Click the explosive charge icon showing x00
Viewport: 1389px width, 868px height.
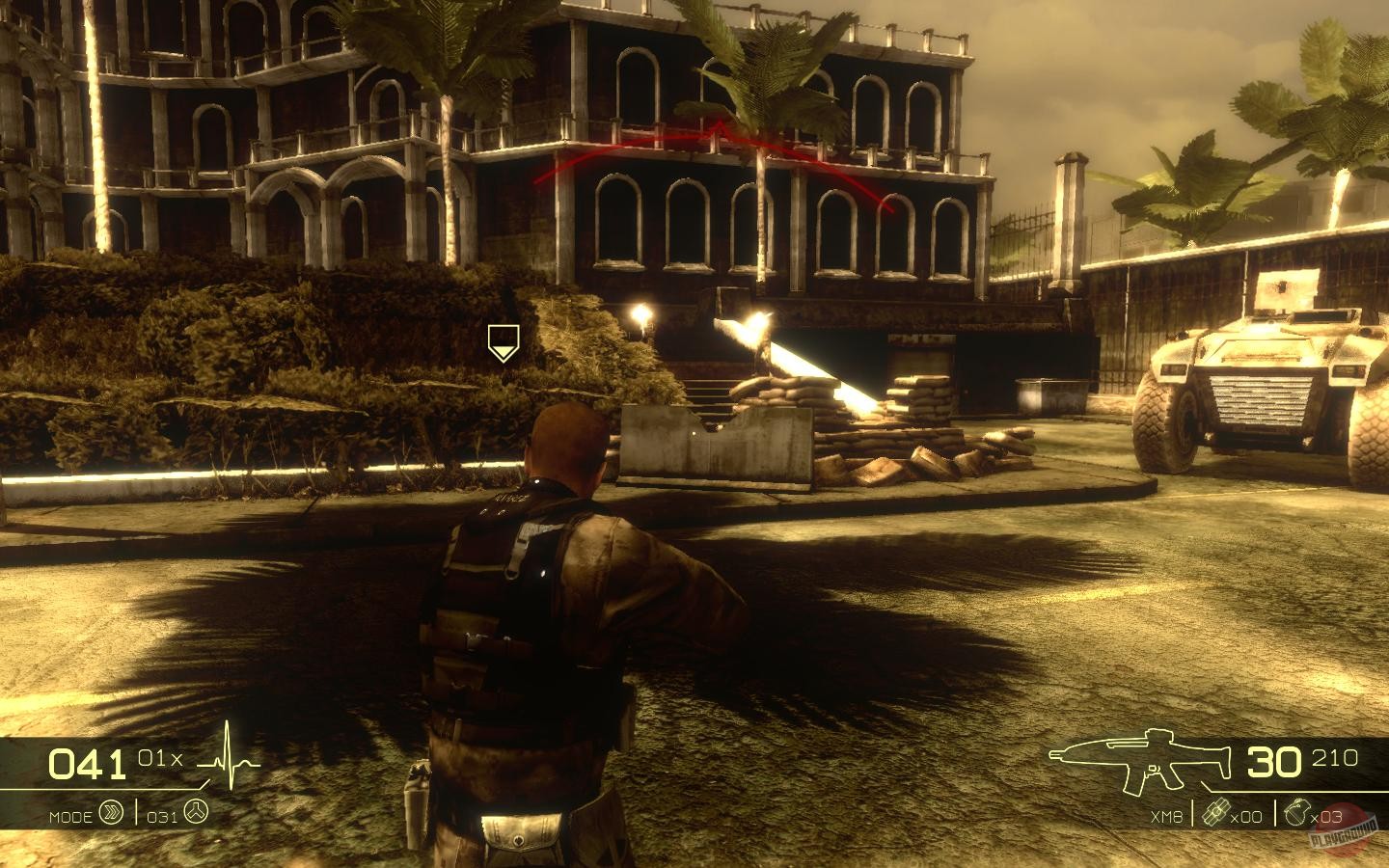click(1215, 812)
